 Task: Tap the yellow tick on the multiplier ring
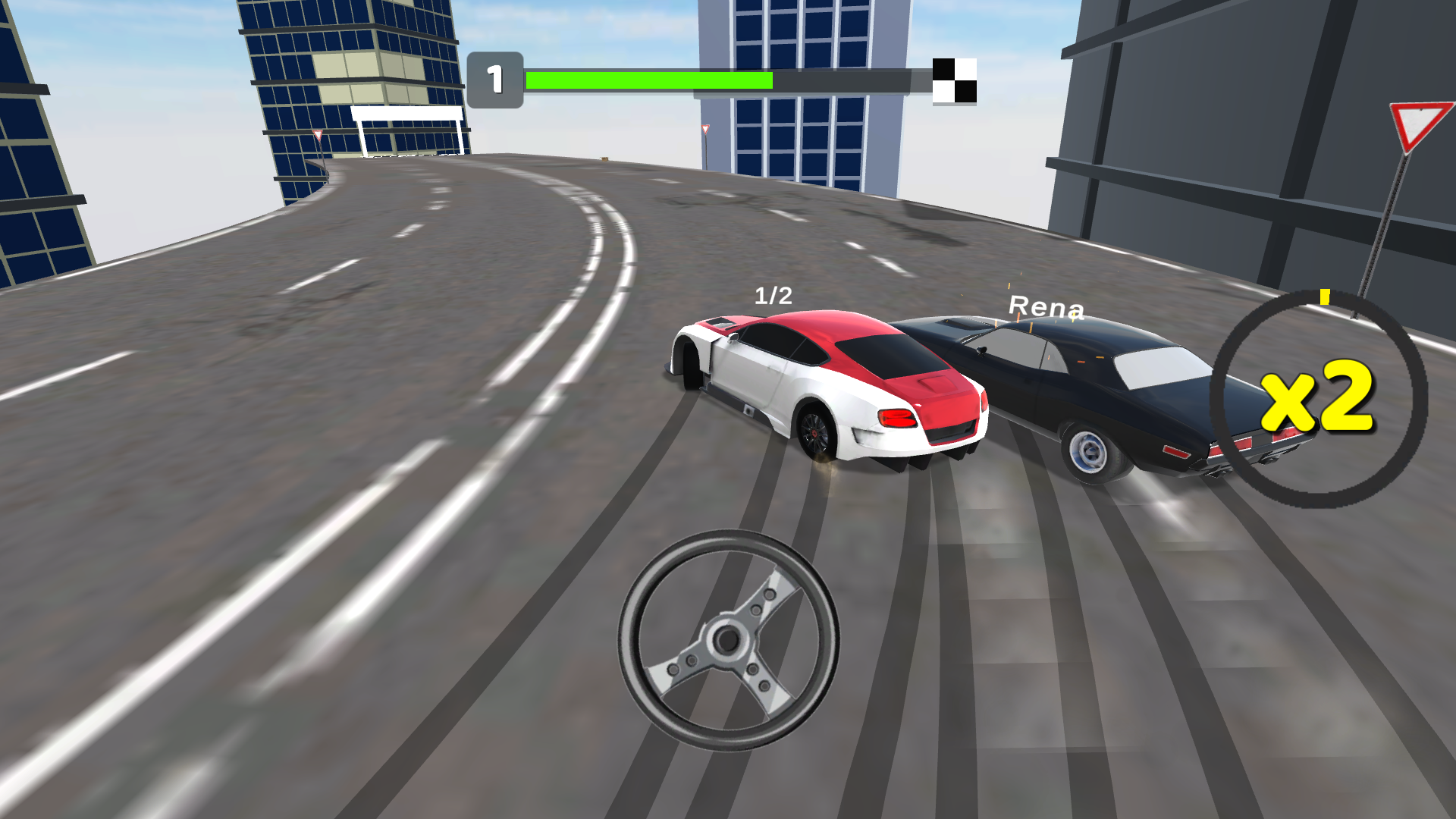[1326, 298]
